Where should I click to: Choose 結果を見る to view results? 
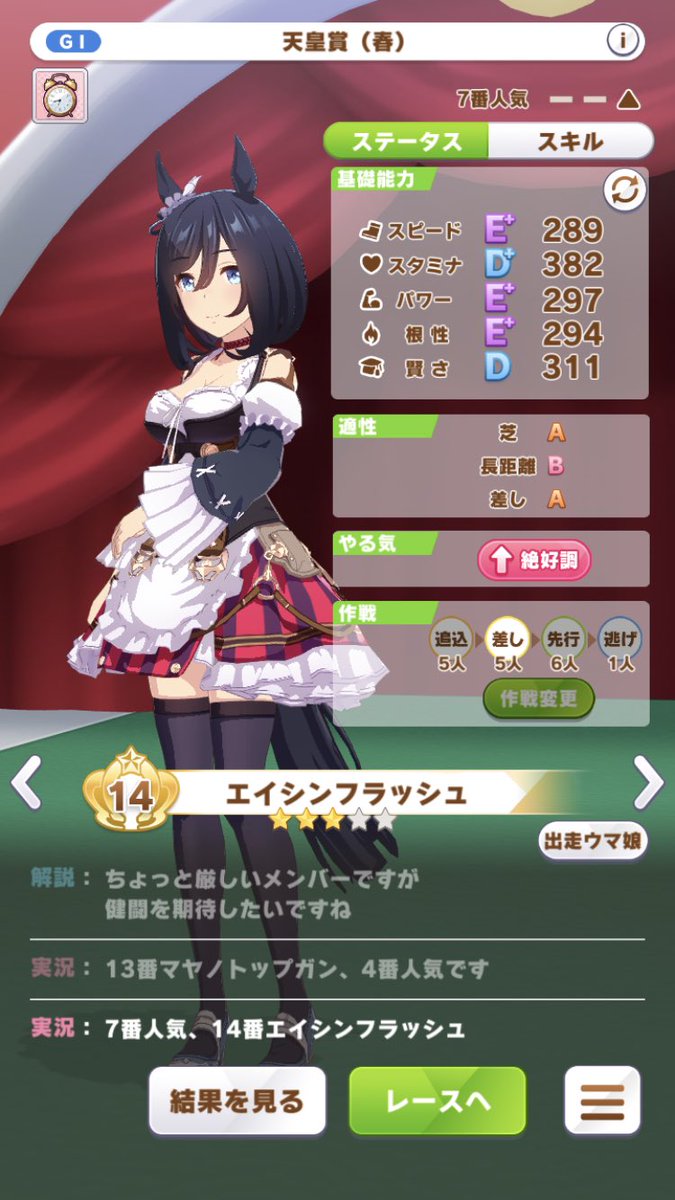tap(238, 1101)
